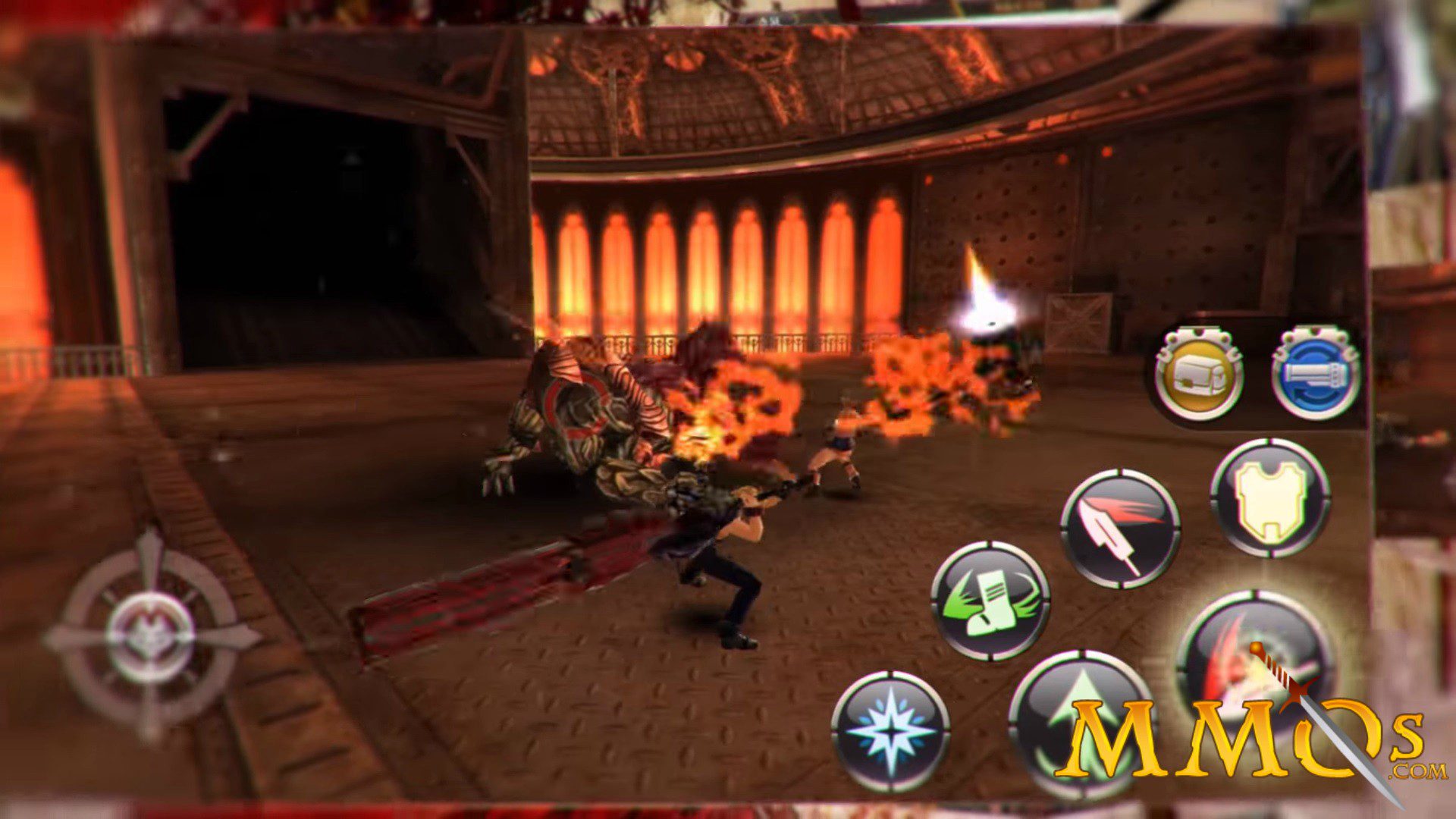Cast the blue star burst skill
This screenshot has height=819, width=1456.
pos(890,730)
